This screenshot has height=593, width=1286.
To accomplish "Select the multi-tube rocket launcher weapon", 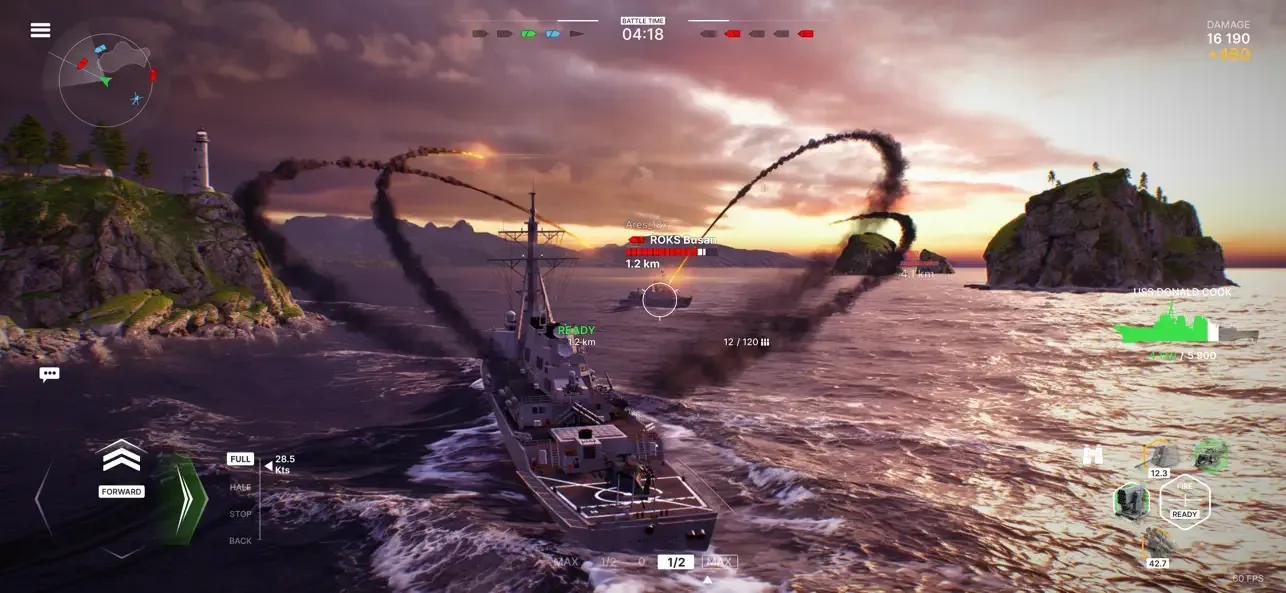I will click(1132, 500).
